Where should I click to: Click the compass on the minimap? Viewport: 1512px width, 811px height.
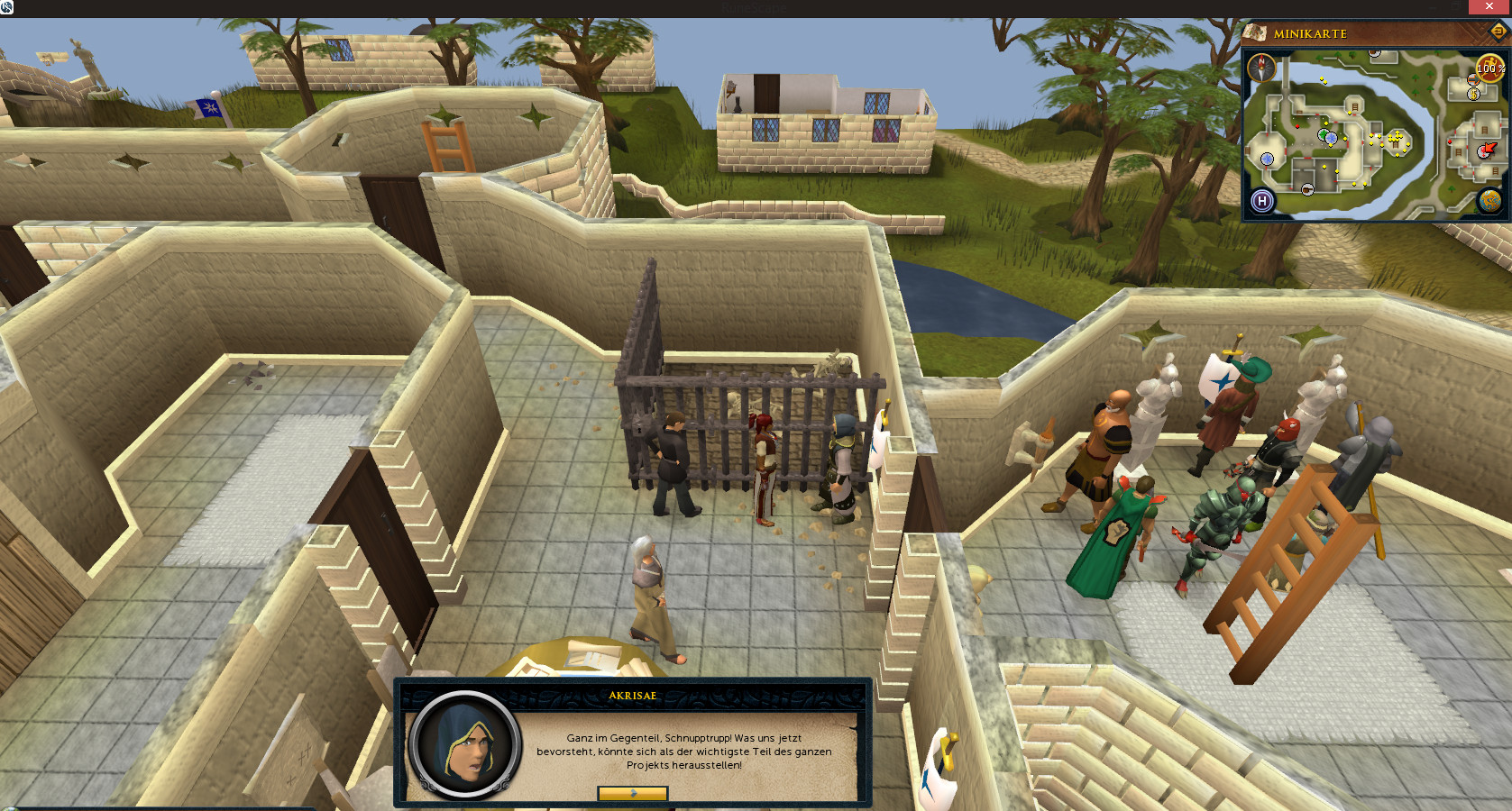[x=1261, y=68]
